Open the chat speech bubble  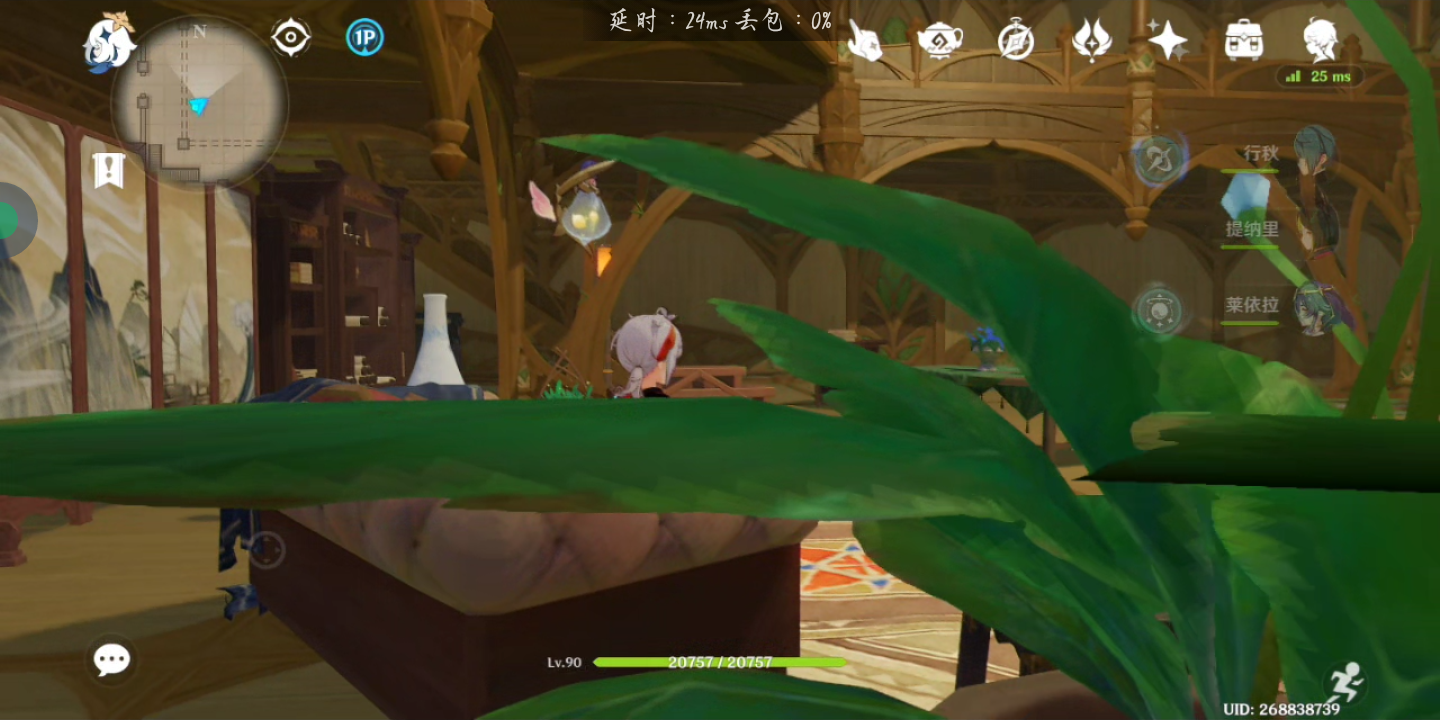tap(112, 659)
